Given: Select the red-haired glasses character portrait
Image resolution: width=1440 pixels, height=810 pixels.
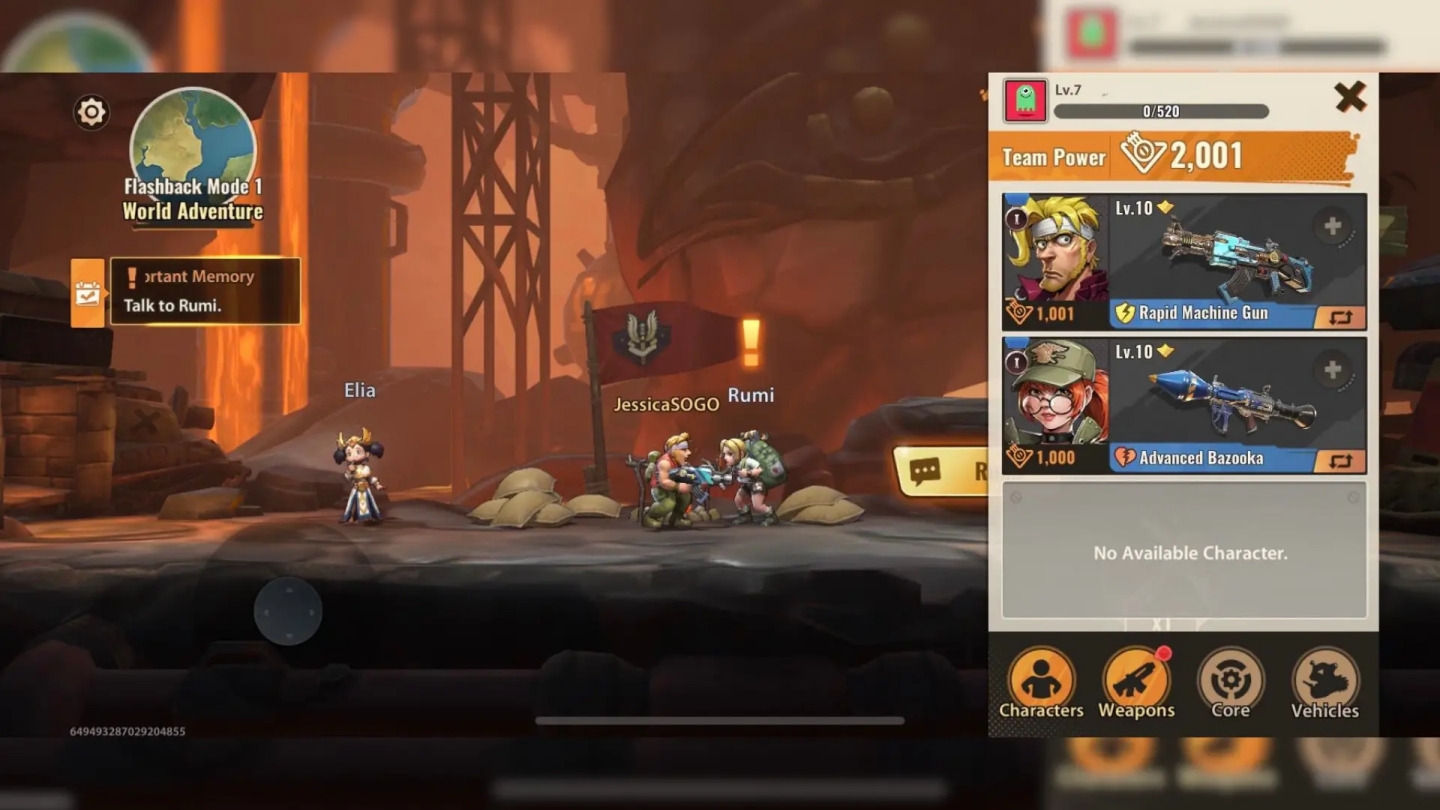Looking at the screenshot, I should [1055, 394].
